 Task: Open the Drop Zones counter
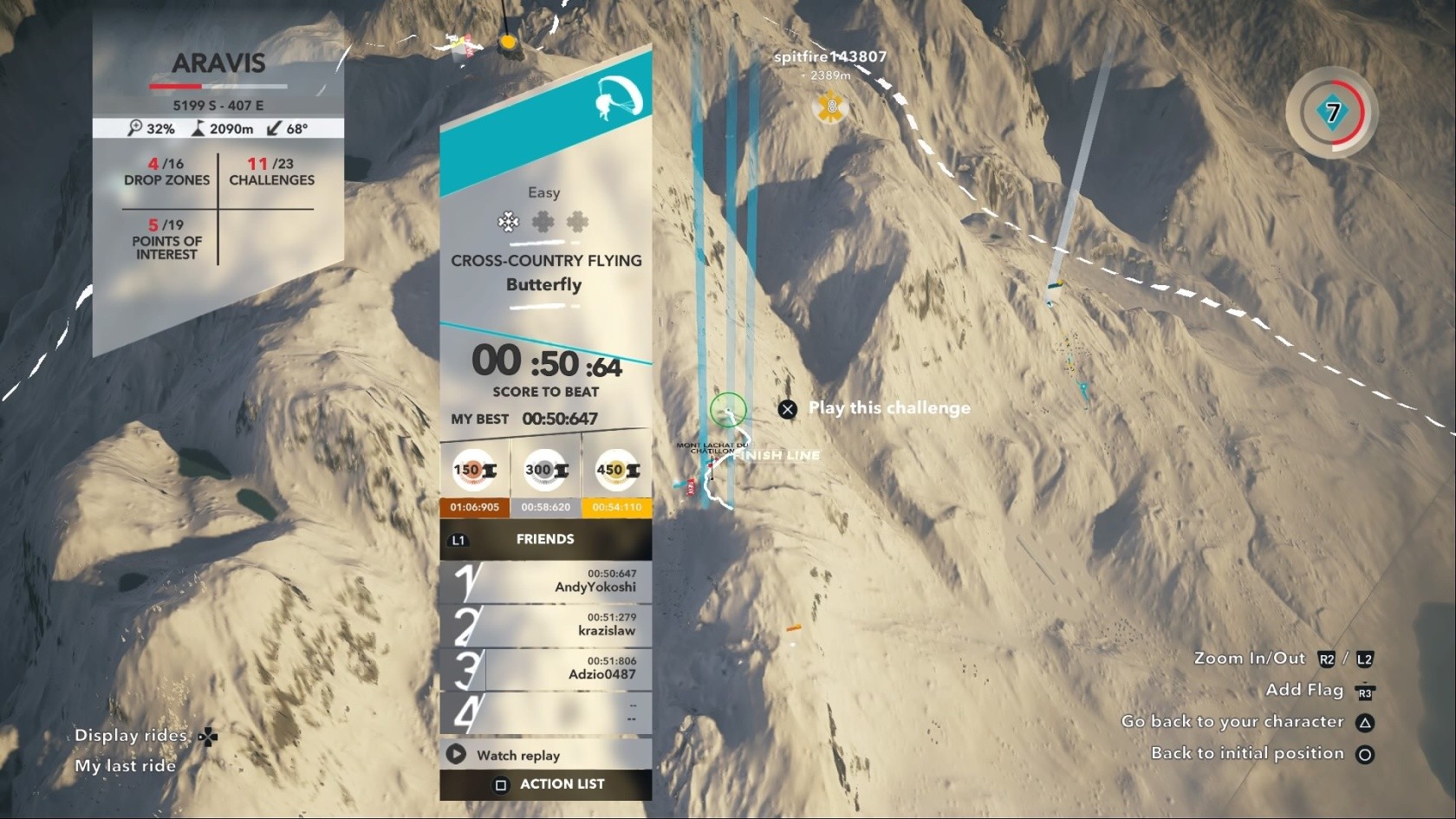point(166,172)
